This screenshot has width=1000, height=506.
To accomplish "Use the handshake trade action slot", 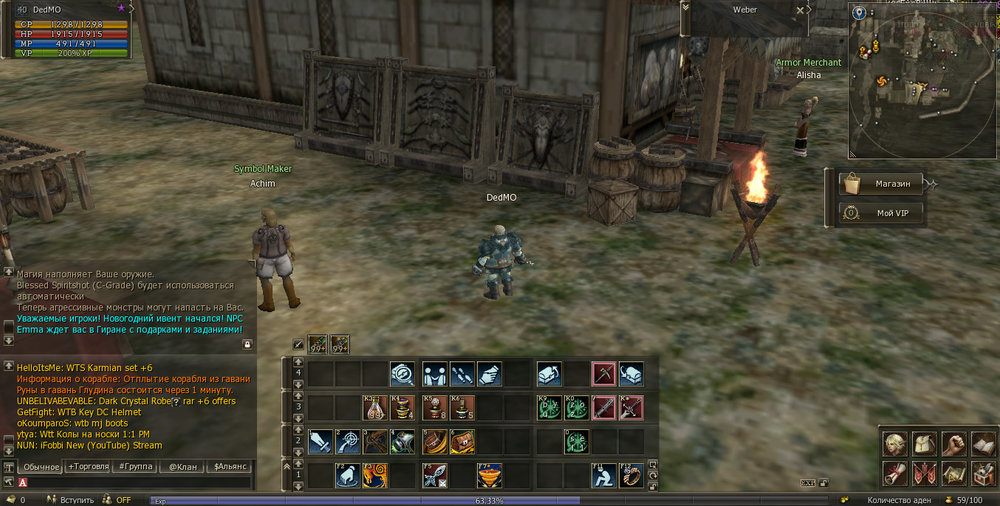I will pyautogui.click(x=434, y=374).
